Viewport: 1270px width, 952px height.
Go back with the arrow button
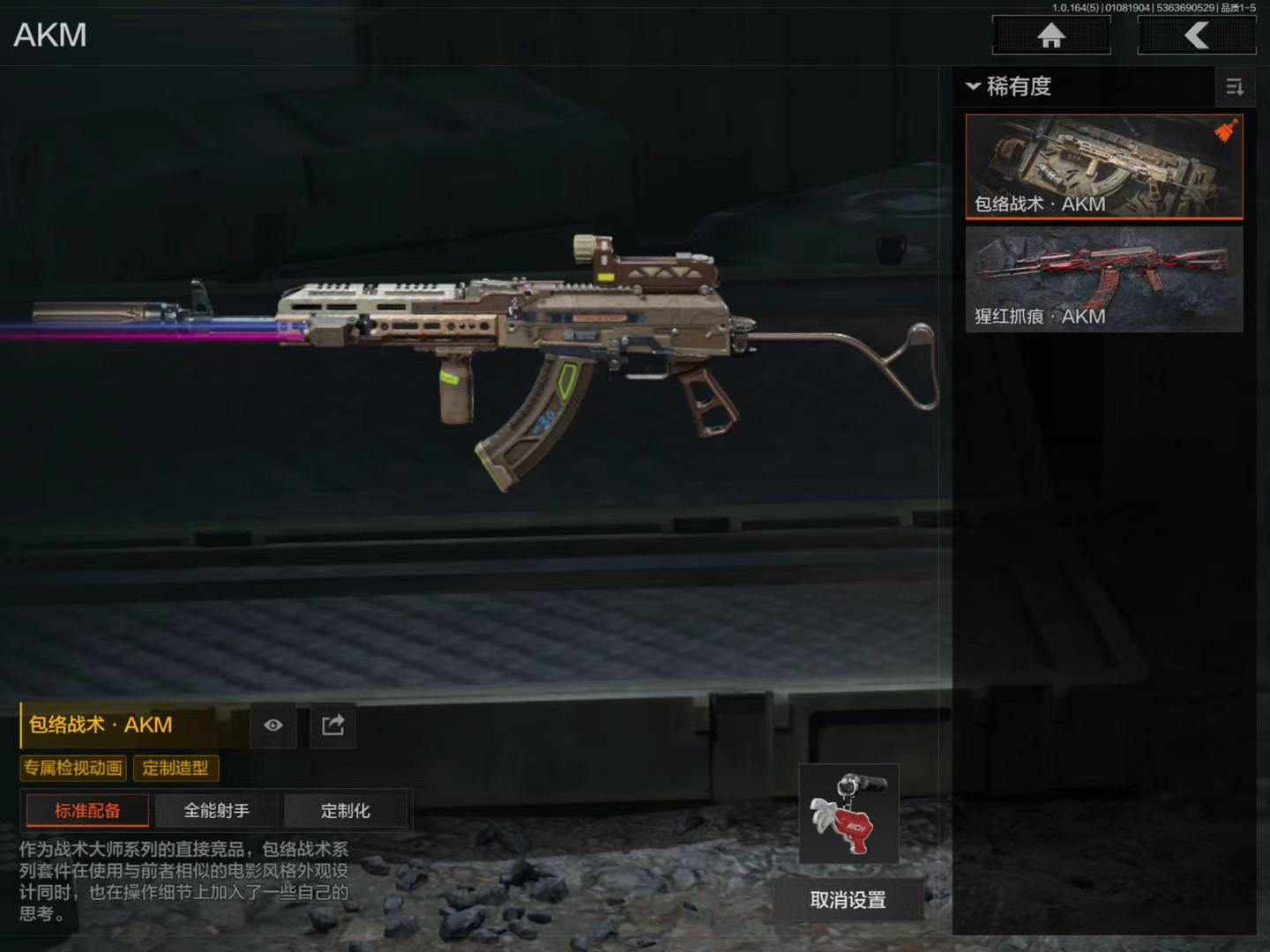coord(1196,36)
